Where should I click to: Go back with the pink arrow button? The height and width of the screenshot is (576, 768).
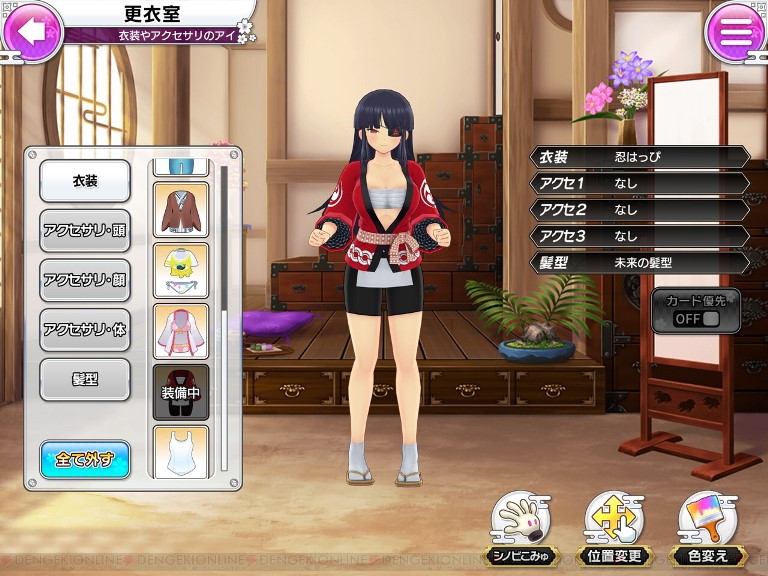click(32, 31)
